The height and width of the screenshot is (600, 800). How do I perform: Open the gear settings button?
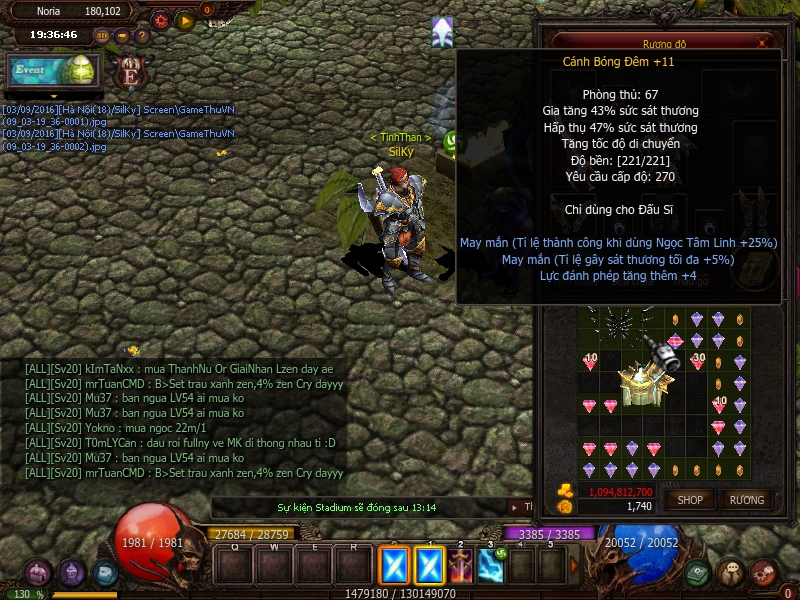(161, 20)
